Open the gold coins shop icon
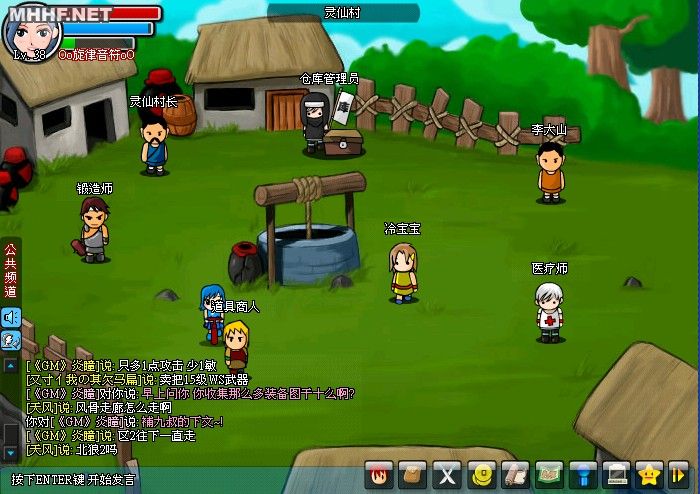700x494 pixels. click(x=481, y=474)
